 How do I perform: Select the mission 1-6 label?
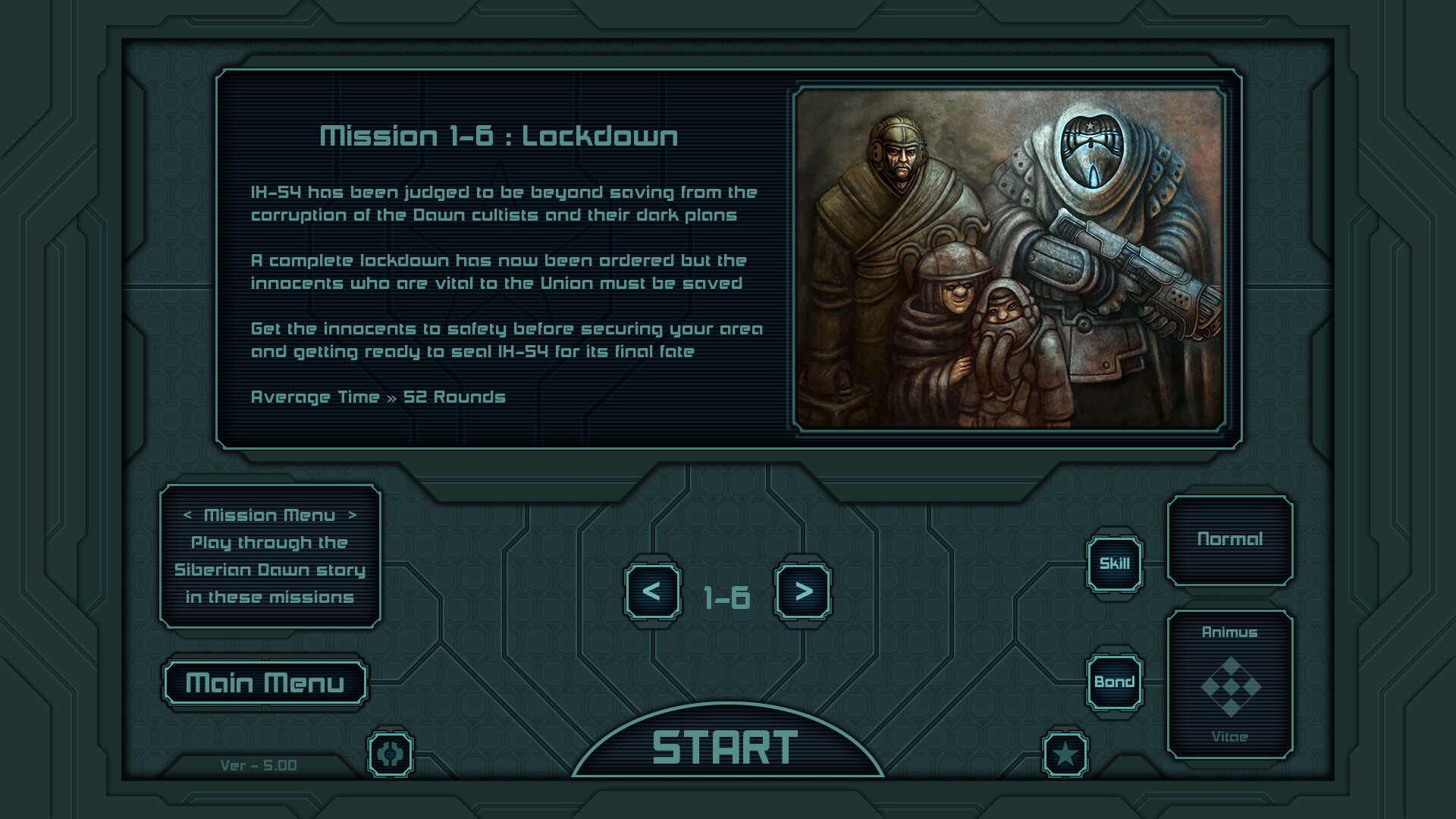tap(726, 596)
